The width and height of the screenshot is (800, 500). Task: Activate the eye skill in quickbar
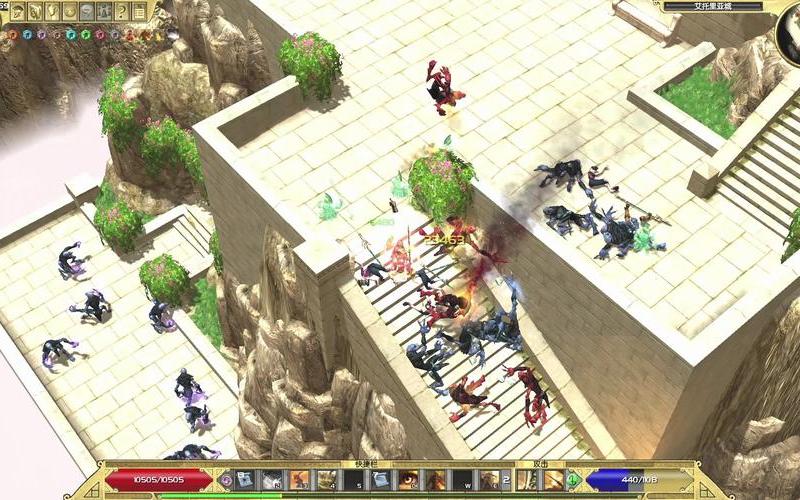(x=408, y=480)
